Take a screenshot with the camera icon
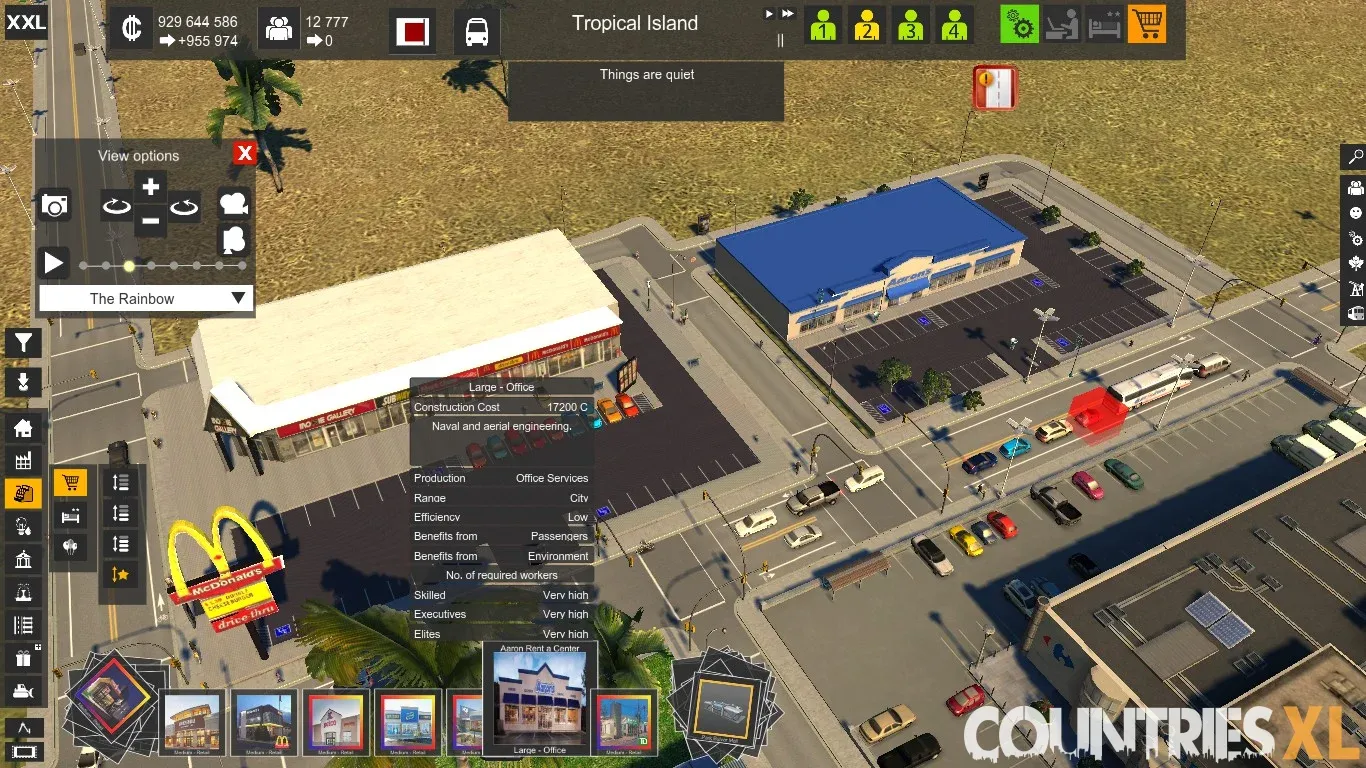1366x768 pixels. coord(54,206)
